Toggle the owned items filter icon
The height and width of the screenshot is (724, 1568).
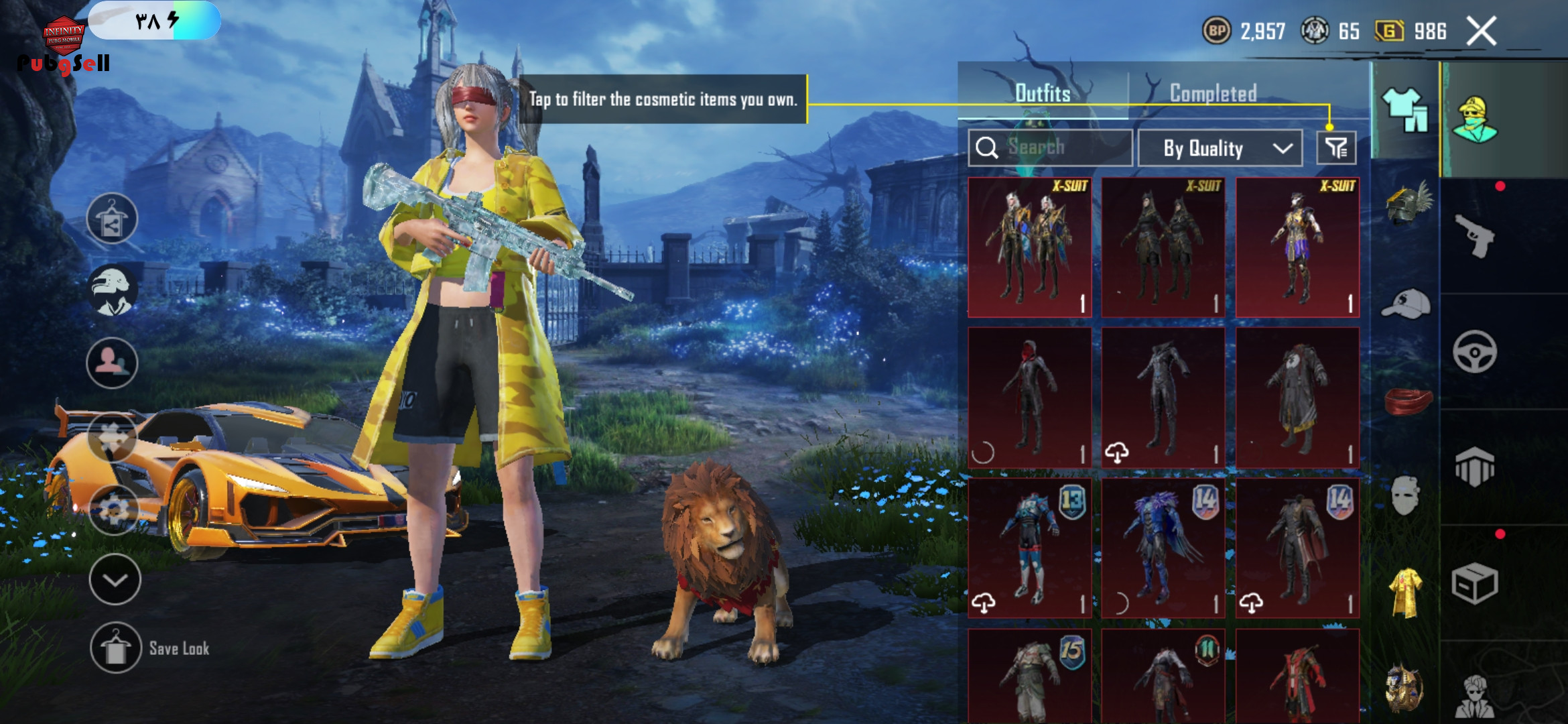point(1336,148)
